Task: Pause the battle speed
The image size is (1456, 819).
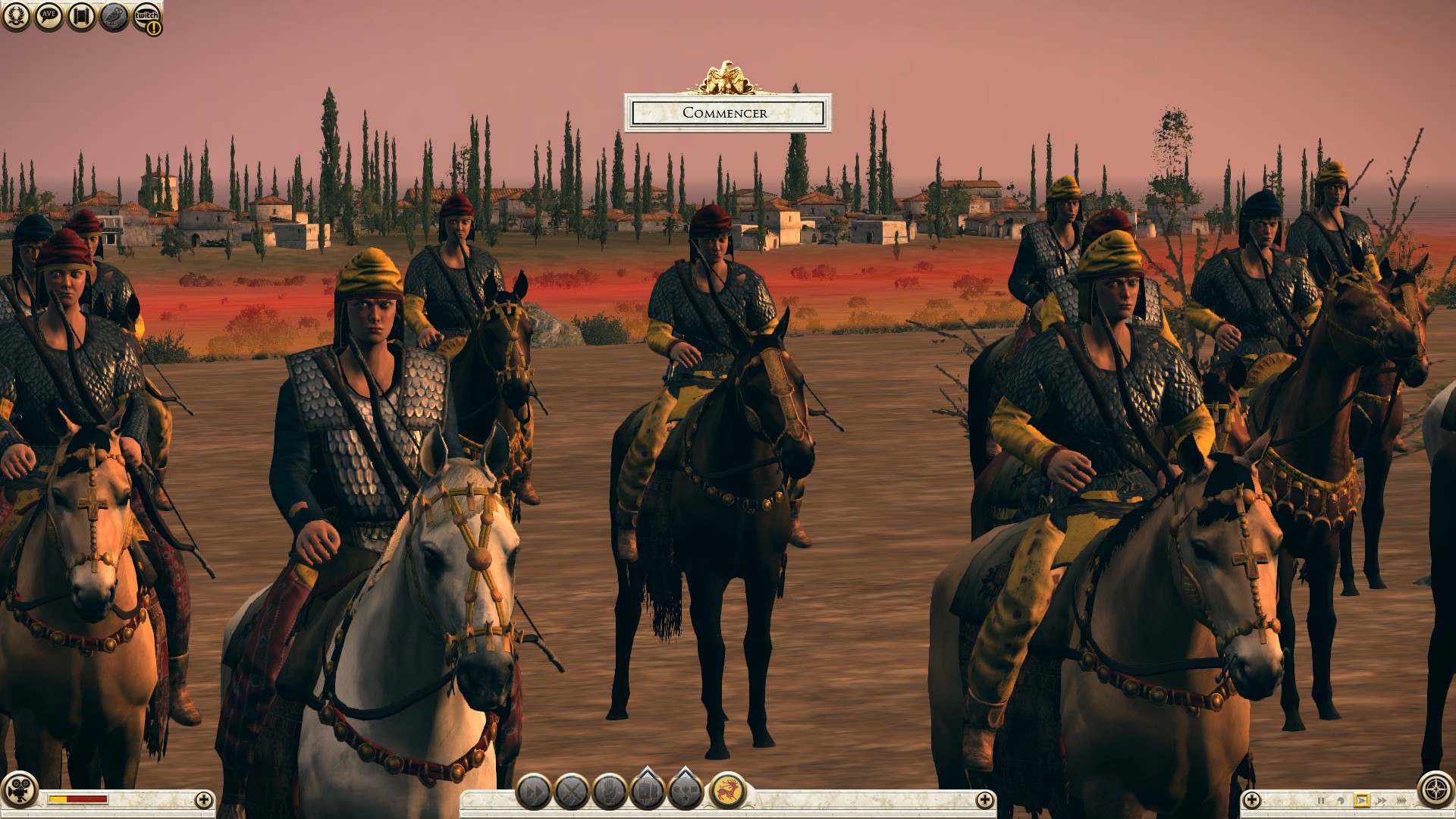Action: point(1321,800)
